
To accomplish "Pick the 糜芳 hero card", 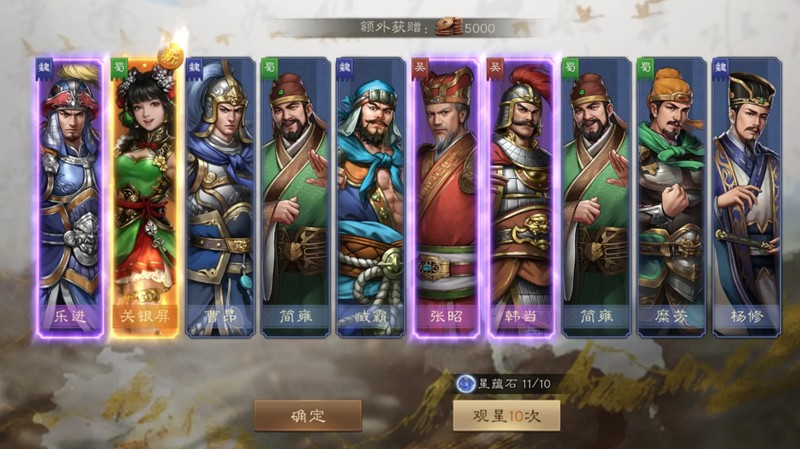I will point(670,196).
